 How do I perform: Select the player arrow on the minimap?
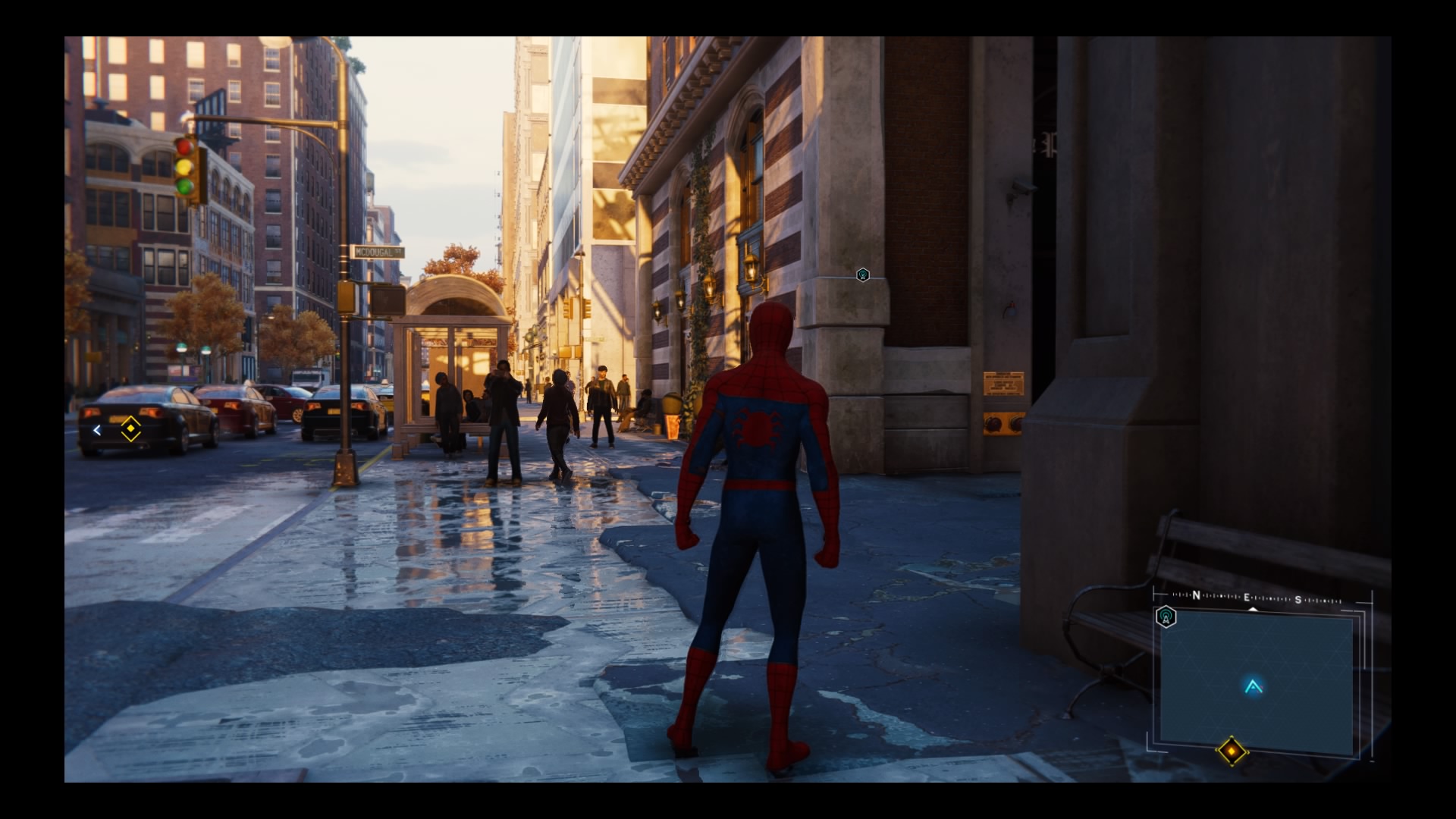1253,687
